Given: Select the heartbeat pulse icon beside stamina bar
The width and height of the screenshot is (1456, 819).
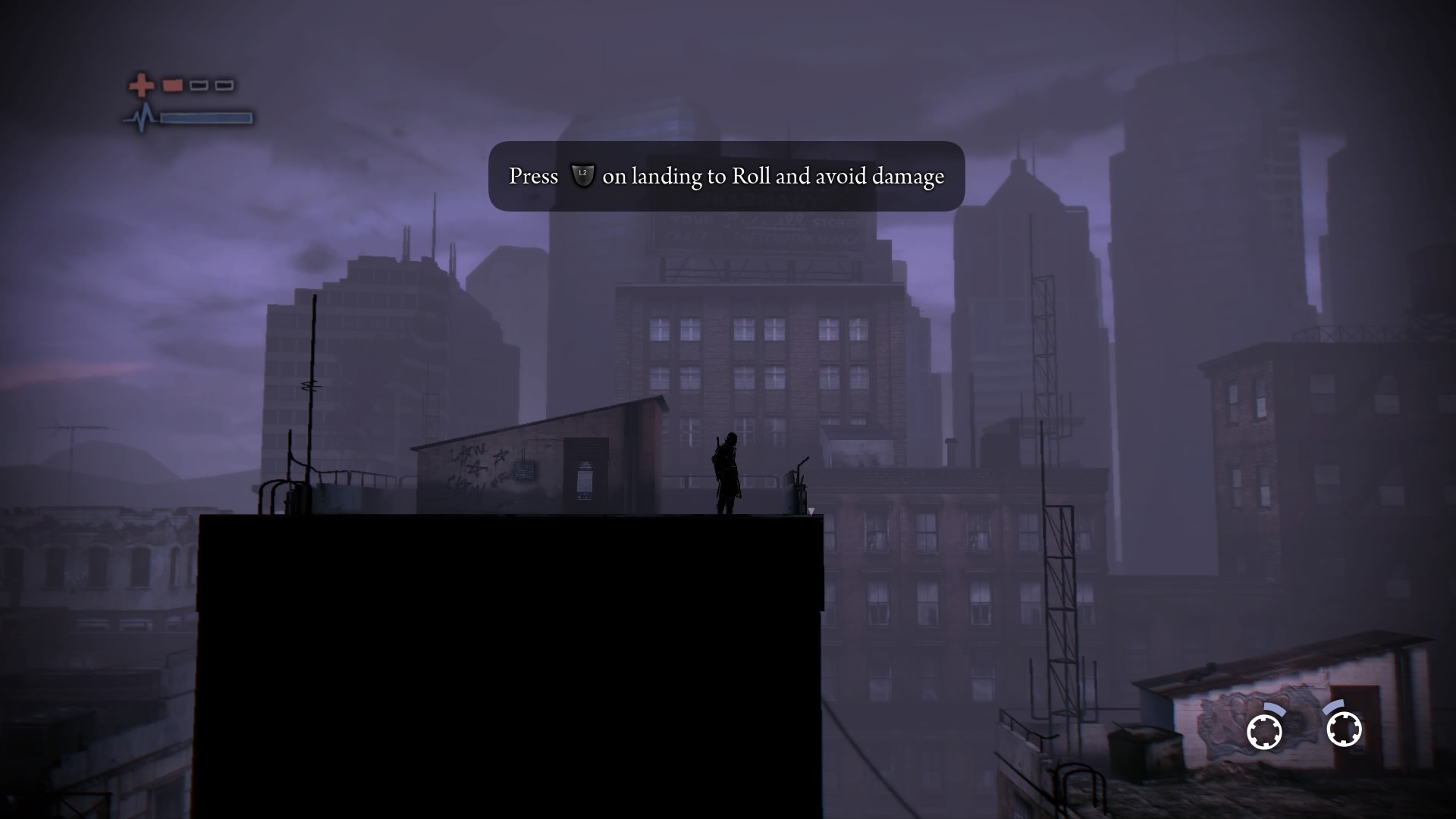Looking at the screenshot, I should [143, 117].
